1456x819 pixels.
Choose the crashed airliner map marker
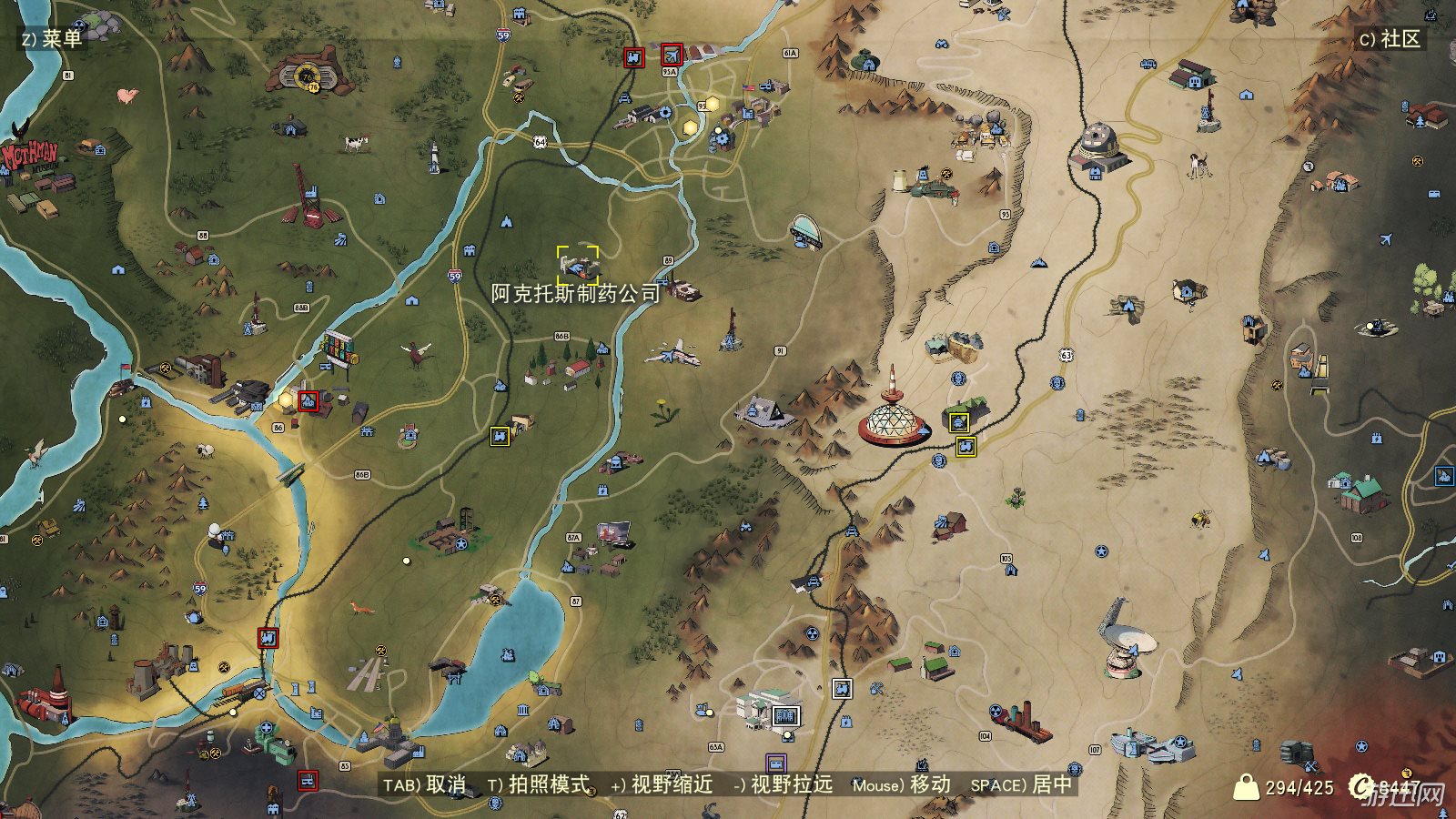pos(673,353)
